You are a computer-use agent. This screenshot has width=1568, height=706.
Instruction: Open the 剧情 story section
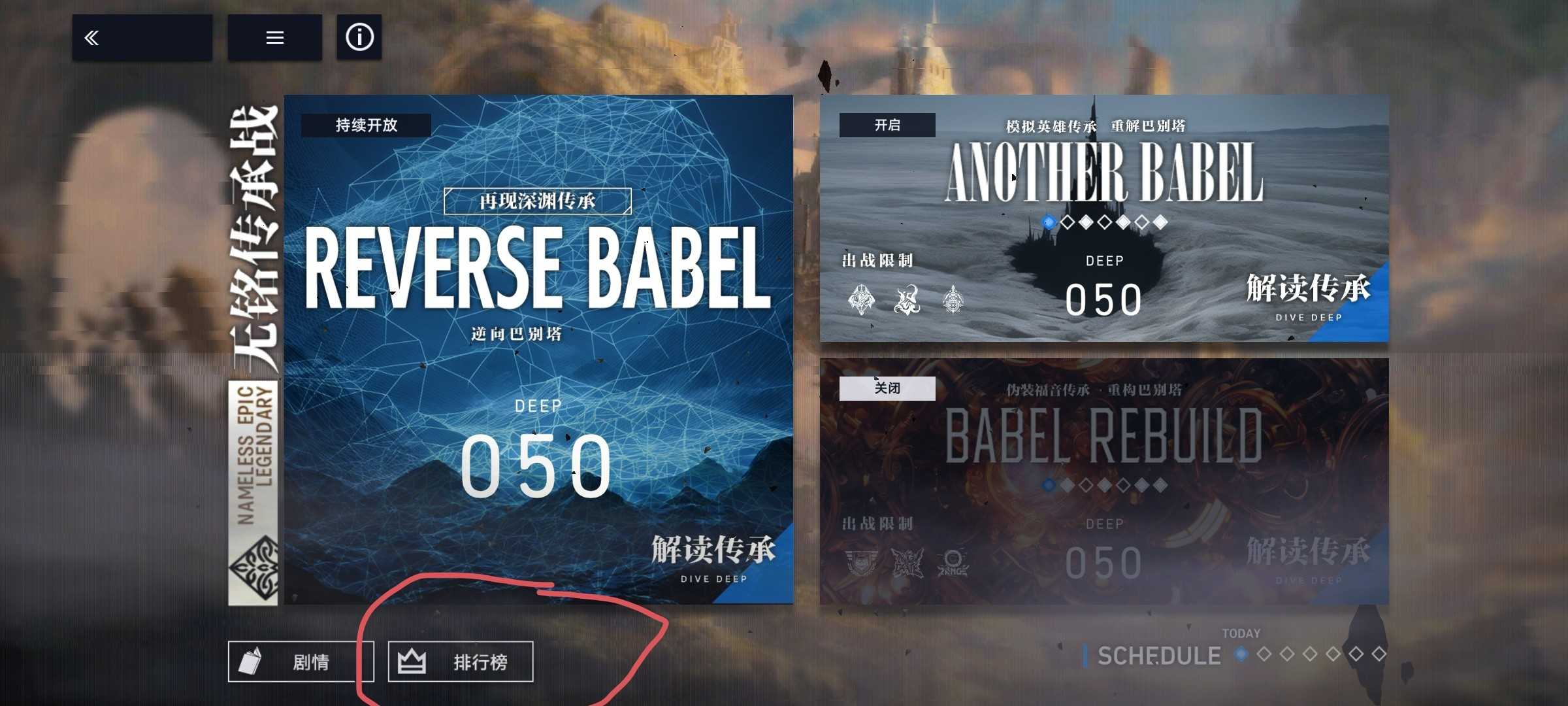[301, 661]
